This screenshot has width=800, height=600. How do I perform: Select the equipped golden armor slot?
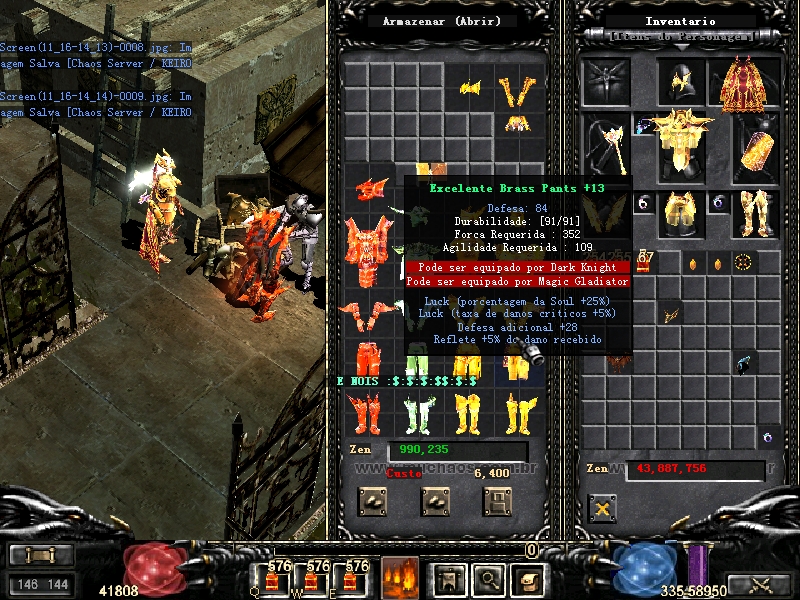point(682,137)
